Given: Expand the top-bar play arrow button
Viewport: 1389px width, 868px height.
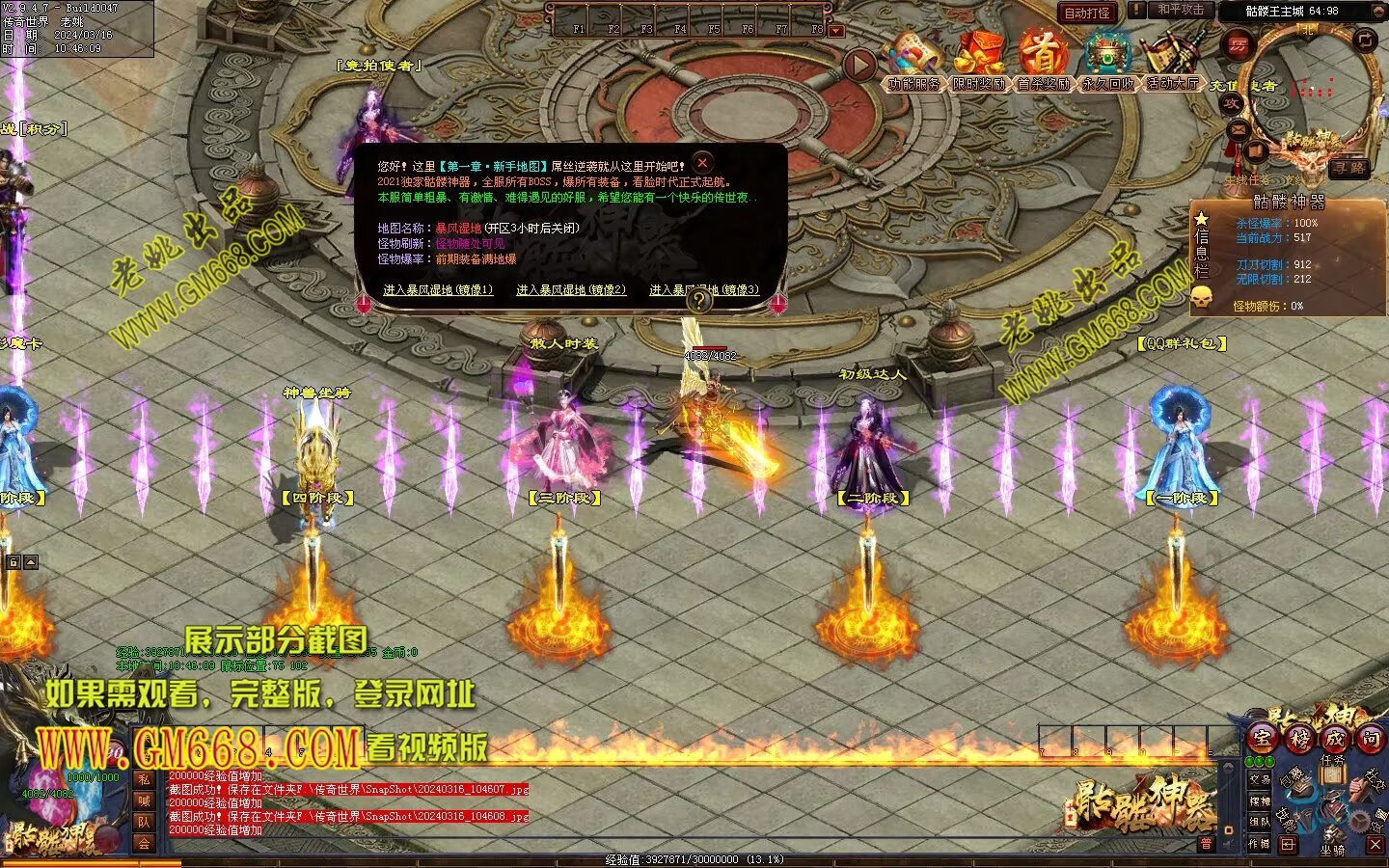Looking at the screenshot, I should click(x=858, y=66).
